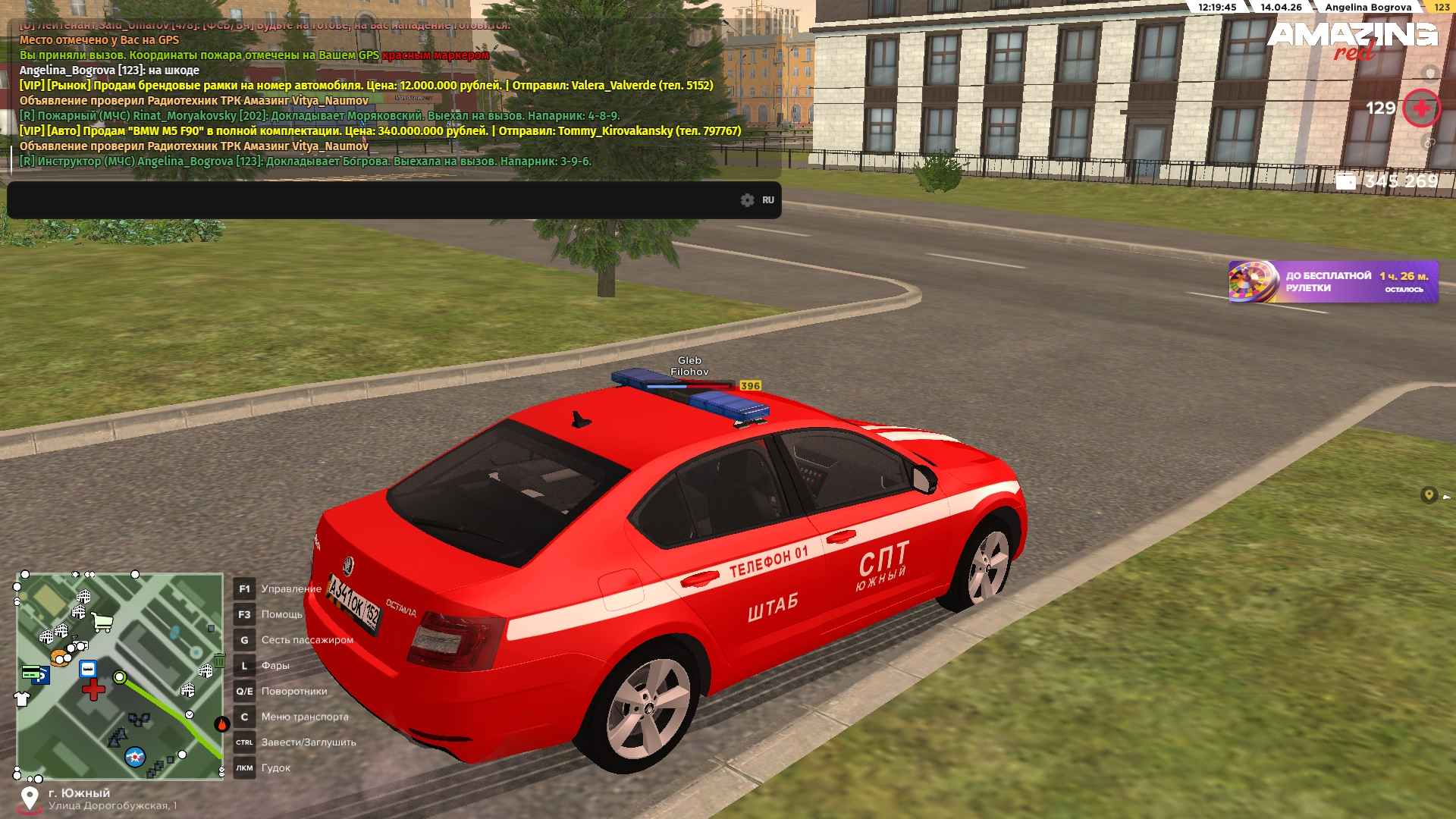Open the free roulette banner
Image resolution: width=1456 pixels, height=819 pixels.
click(x=1332, y=282)
